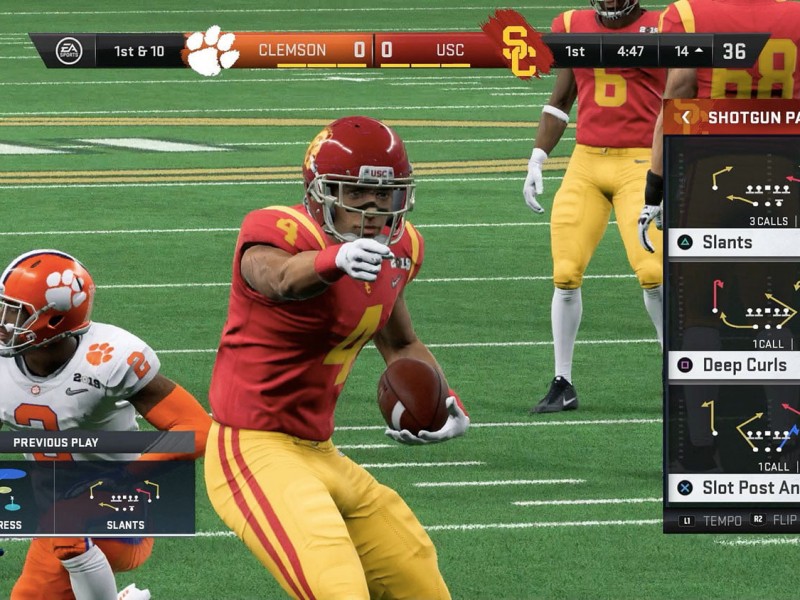800x600 pixels.
Task: Flip the play using the Flip option
Action: coord(773,521)
